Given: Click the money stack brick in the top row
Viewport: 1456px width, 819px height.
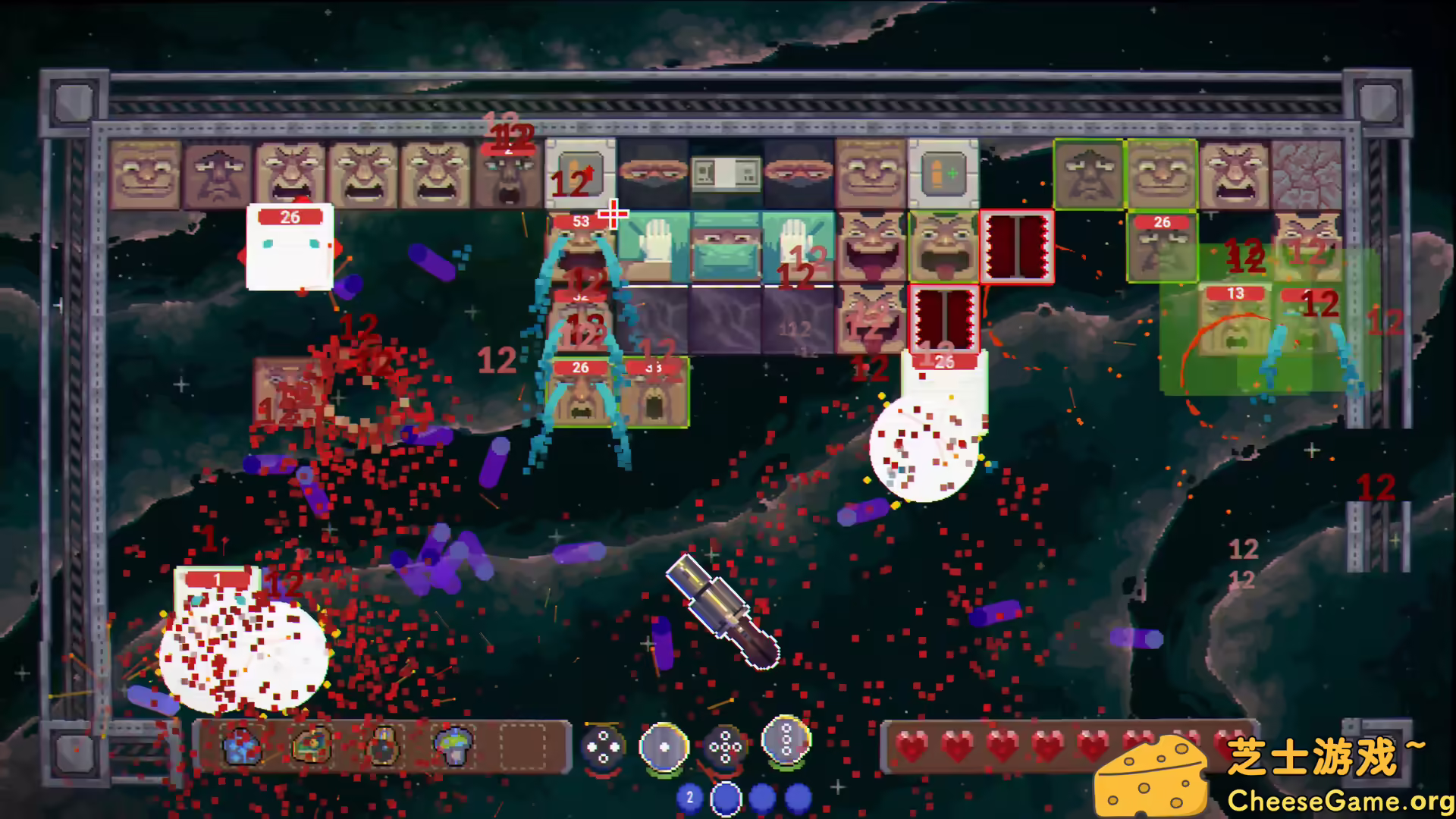Looking at the screenshot, I should pos(726,173).
